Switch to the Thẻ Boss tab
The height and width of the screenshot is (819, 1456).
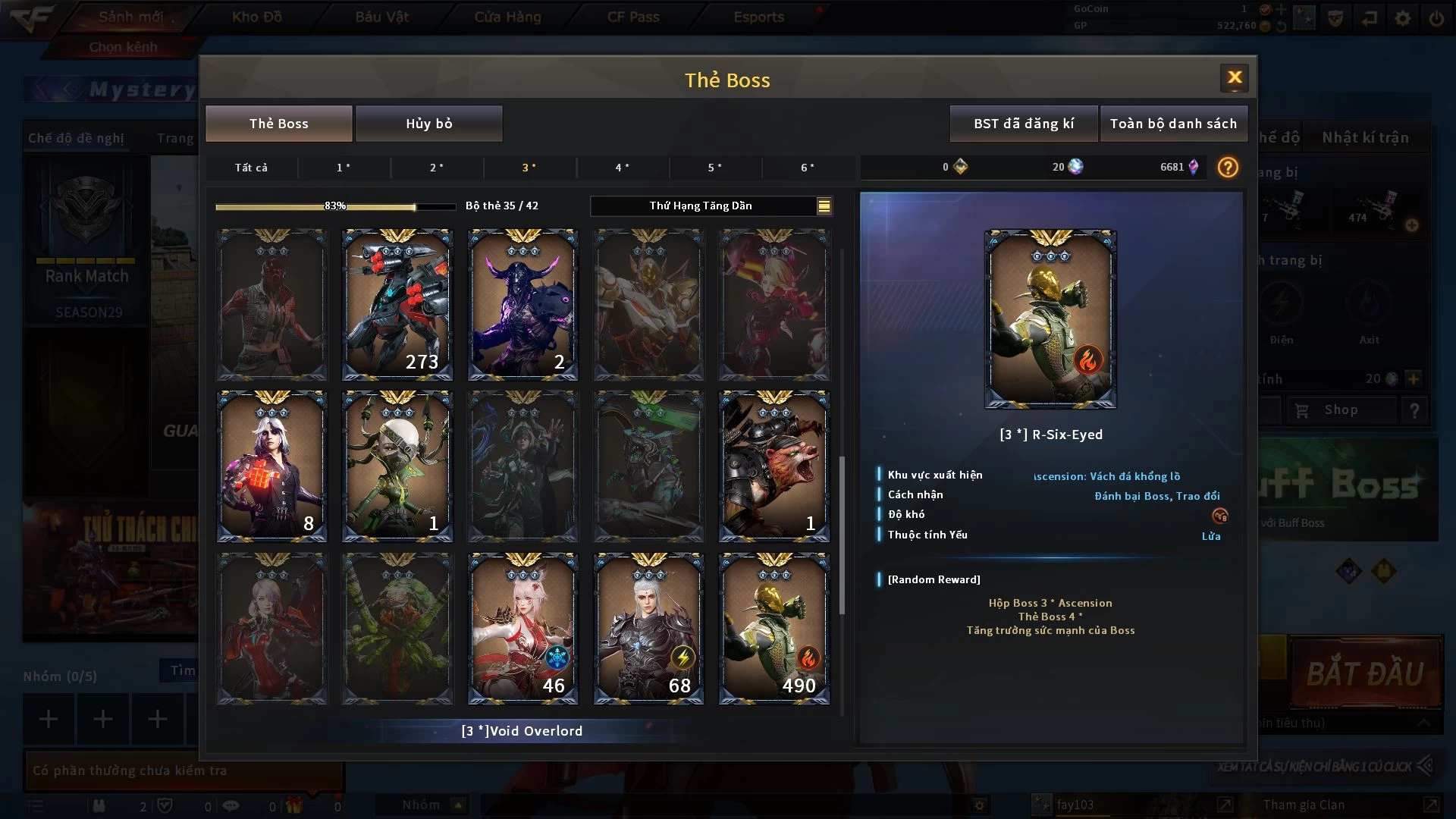278,124
